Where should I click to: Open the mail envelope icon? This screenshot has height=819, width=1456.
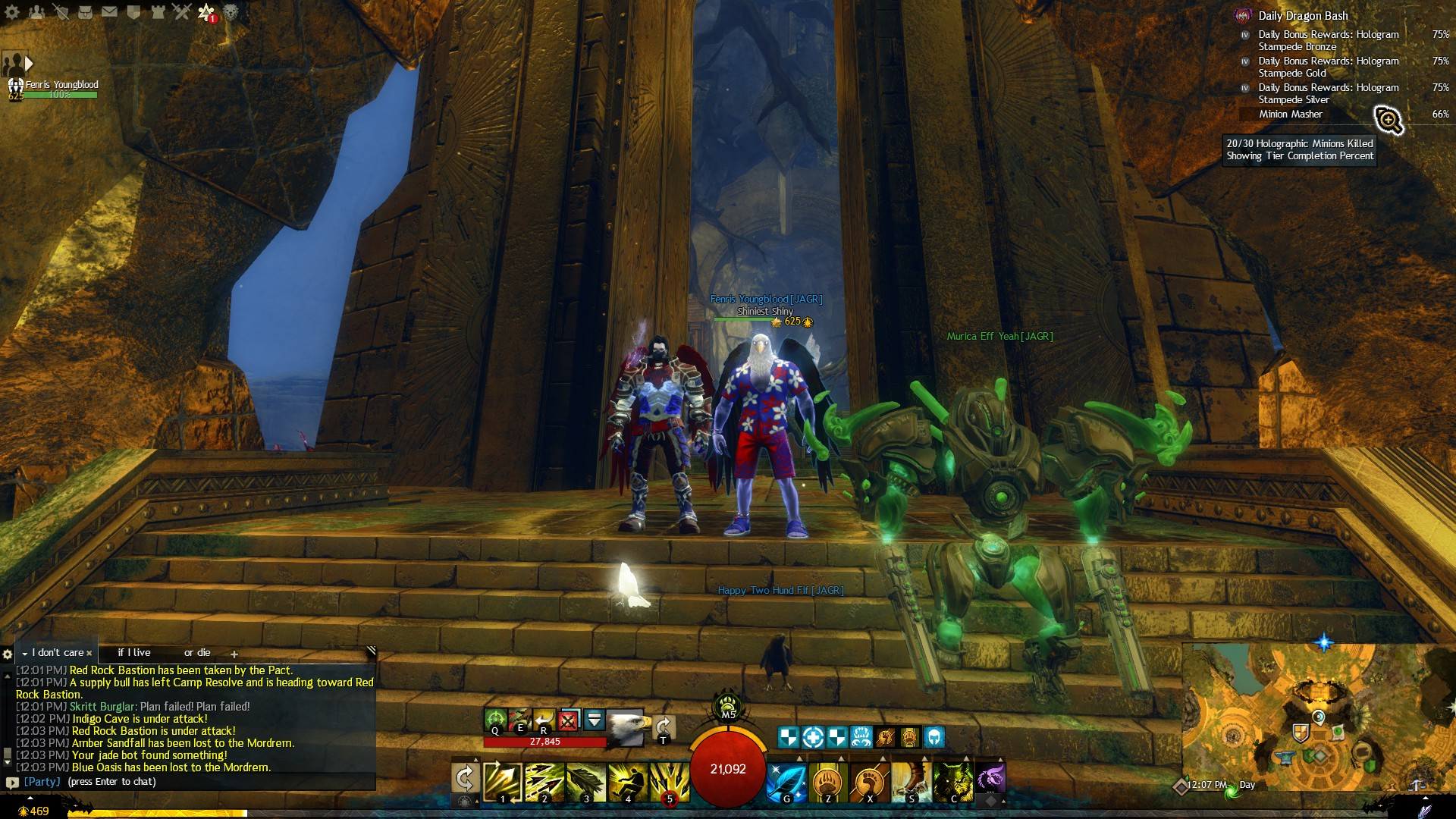coord(109,12)
